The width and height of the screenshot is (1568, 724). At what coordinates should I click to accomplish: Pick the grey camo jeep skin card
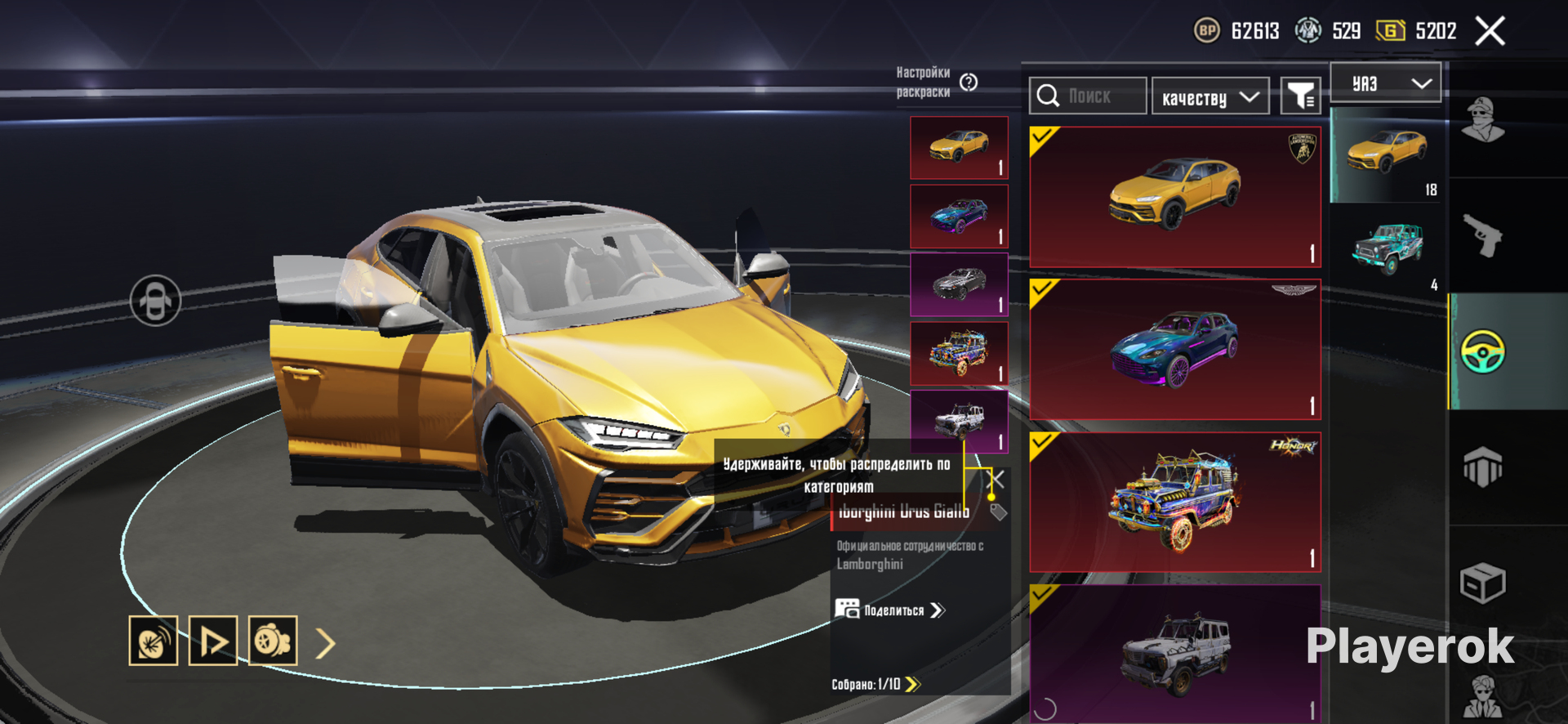[x=1174, y=654]
